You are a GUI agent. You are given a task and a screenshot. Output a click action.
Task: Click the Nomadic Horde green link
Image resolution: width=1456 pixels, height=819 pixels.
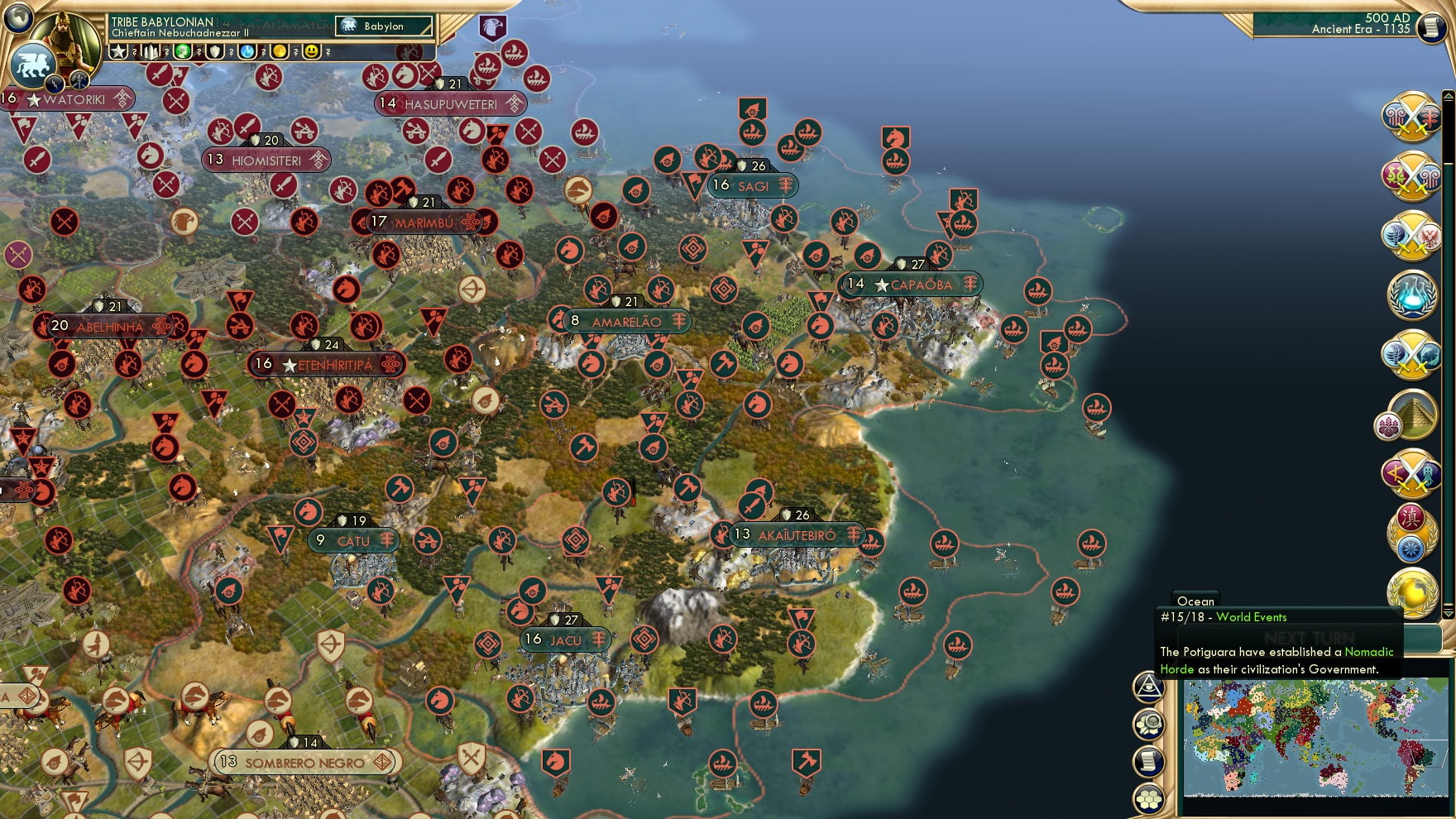coord(1367,652)
